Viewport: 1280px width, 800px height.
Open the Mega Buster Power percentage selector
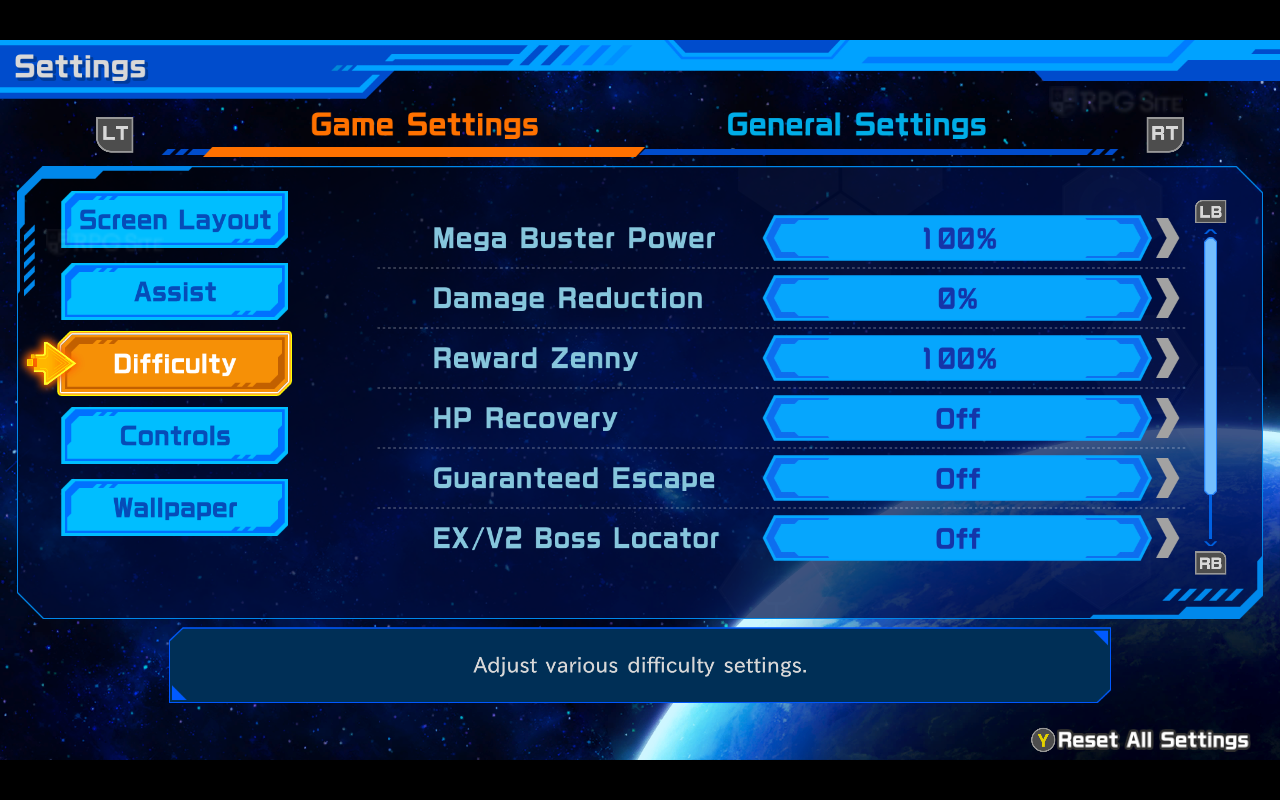[957, 238]
